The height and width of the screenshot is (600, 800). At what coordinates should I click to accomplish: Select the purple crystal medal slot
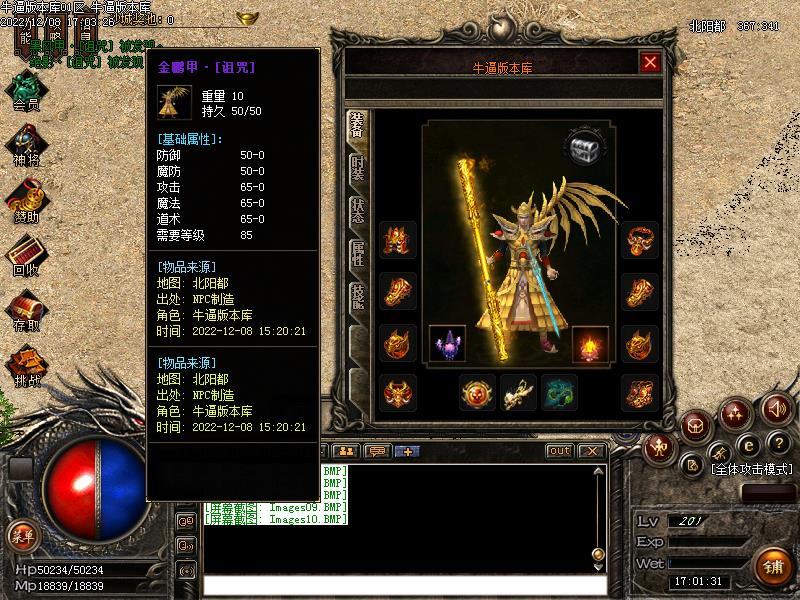(x=447, y=343)
